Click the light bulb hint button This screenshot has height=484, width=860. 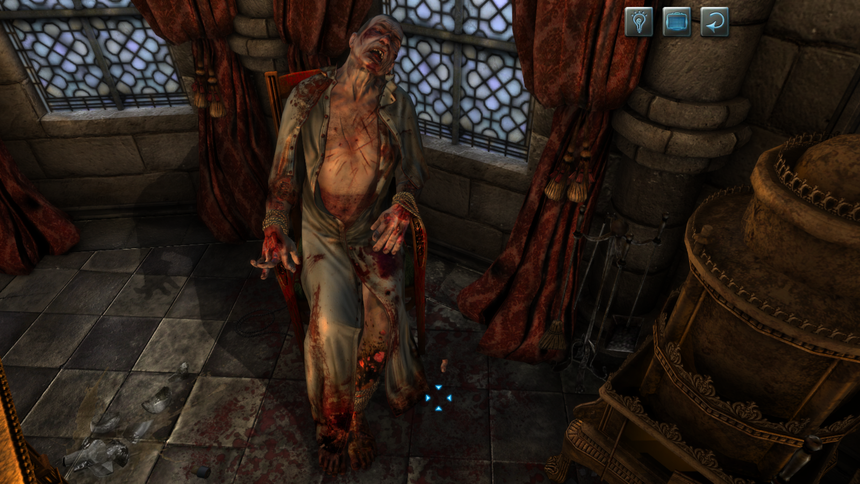point(639,21)
